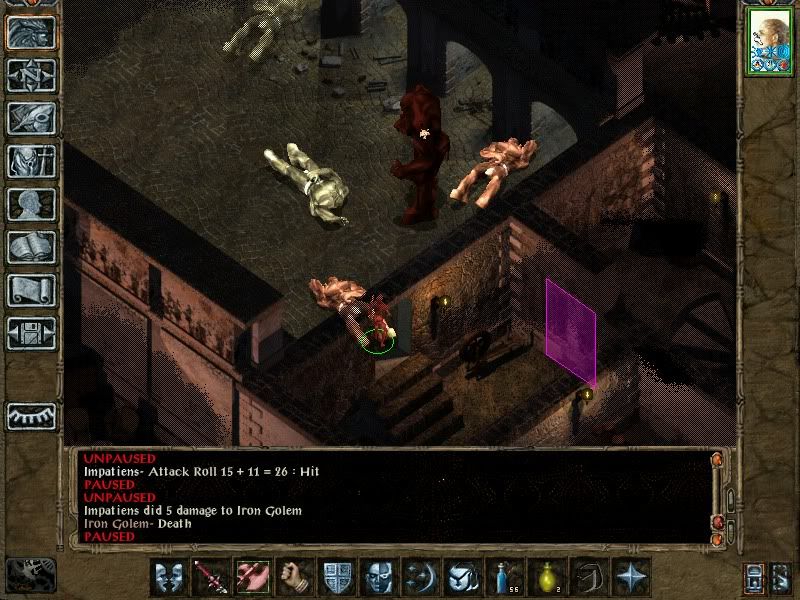Toggle the clock pause button bottom-left
This screenshot has height=600, width=800.
pyautogui.click(x=30, y=575)
